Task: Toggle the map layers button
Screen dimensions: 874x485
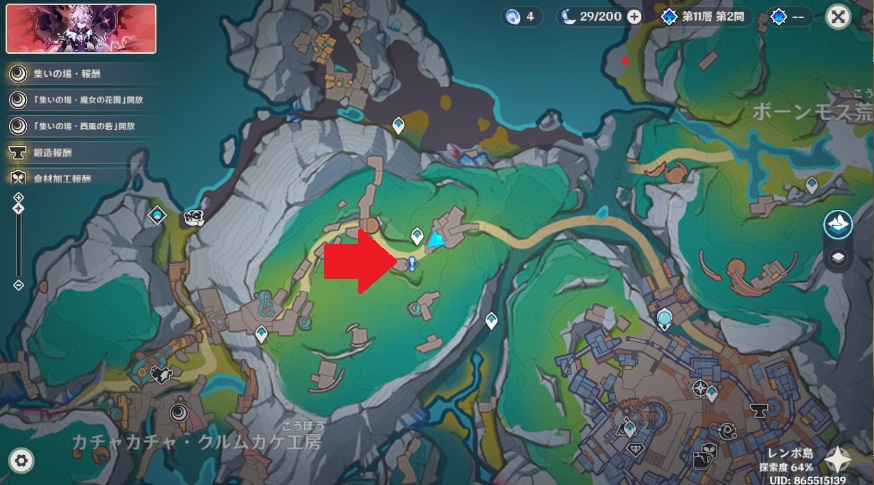Action: [x=838, y=257]
